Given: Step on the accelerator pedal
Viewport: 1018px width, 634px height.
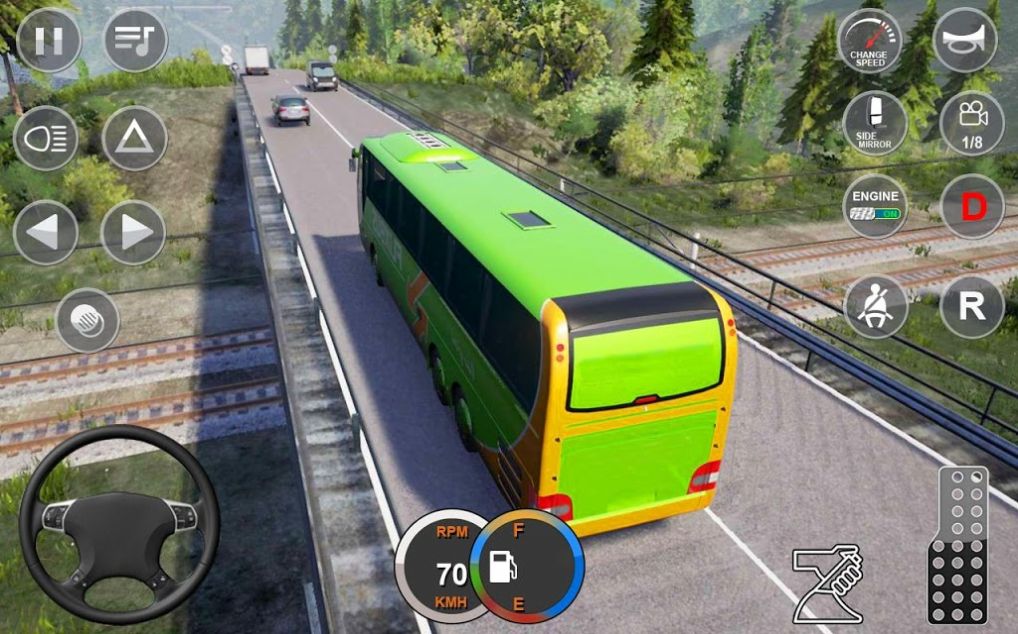Looking at the screenshot, I should tap(957, 546).
